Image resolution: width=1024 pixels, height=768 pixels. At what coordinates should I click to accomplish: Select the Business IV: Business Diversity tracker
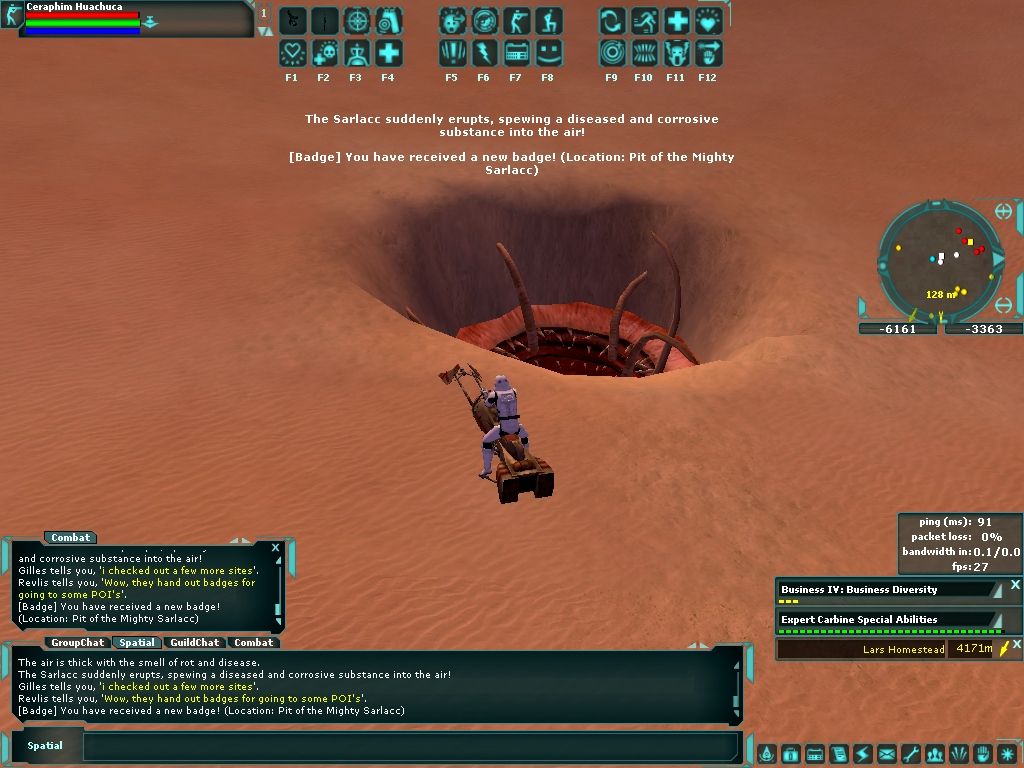pos(885,590)
